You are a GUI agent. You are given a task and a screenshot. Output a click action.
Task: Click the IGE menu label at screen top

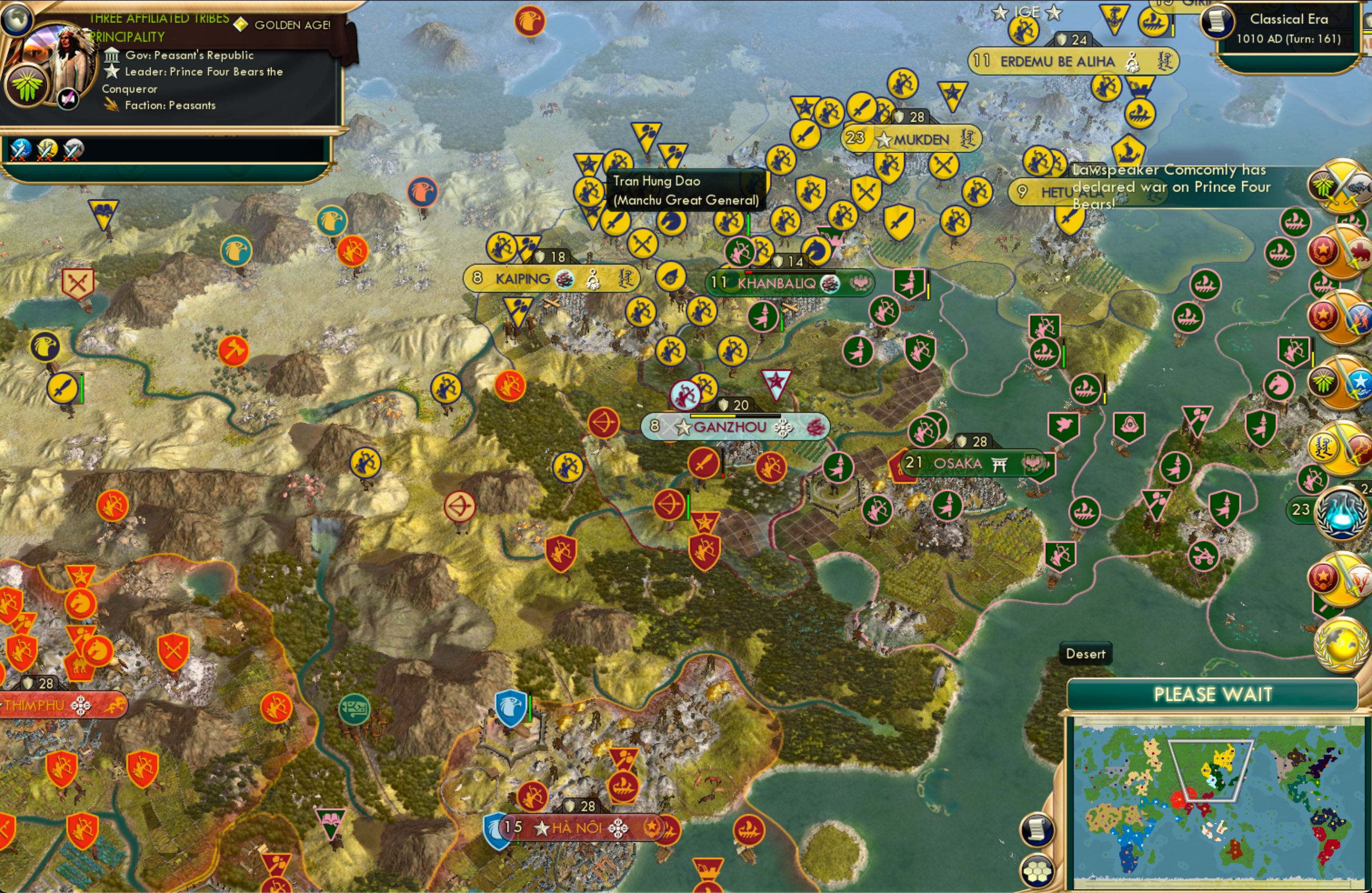(1028, 12)
